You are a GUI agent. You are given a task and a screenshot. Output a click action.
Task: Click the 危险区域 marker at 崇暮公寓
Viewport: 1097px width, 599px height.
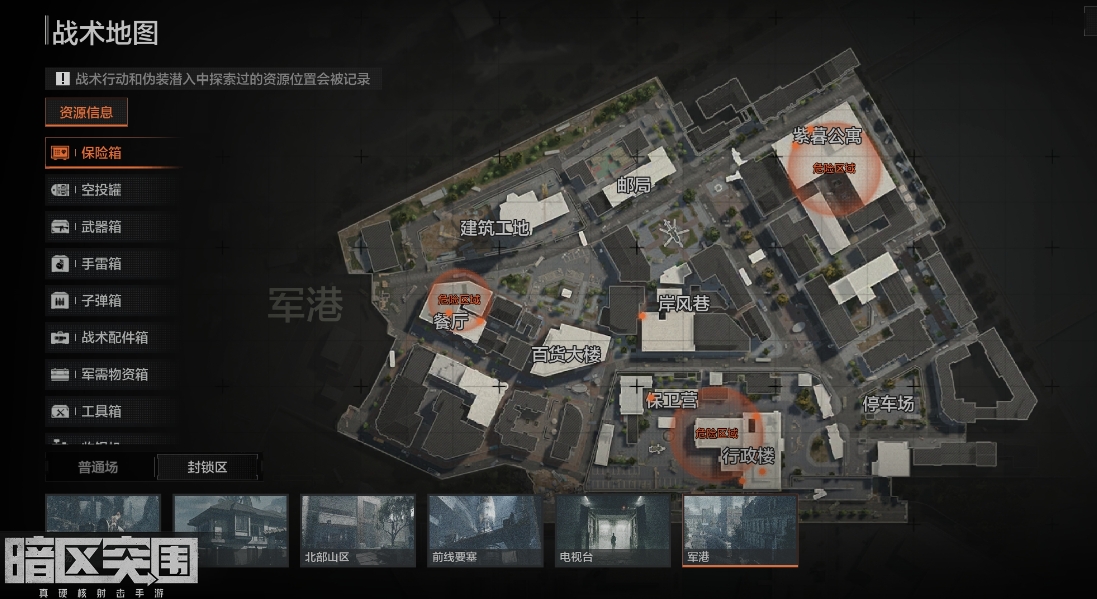point(833,168)
